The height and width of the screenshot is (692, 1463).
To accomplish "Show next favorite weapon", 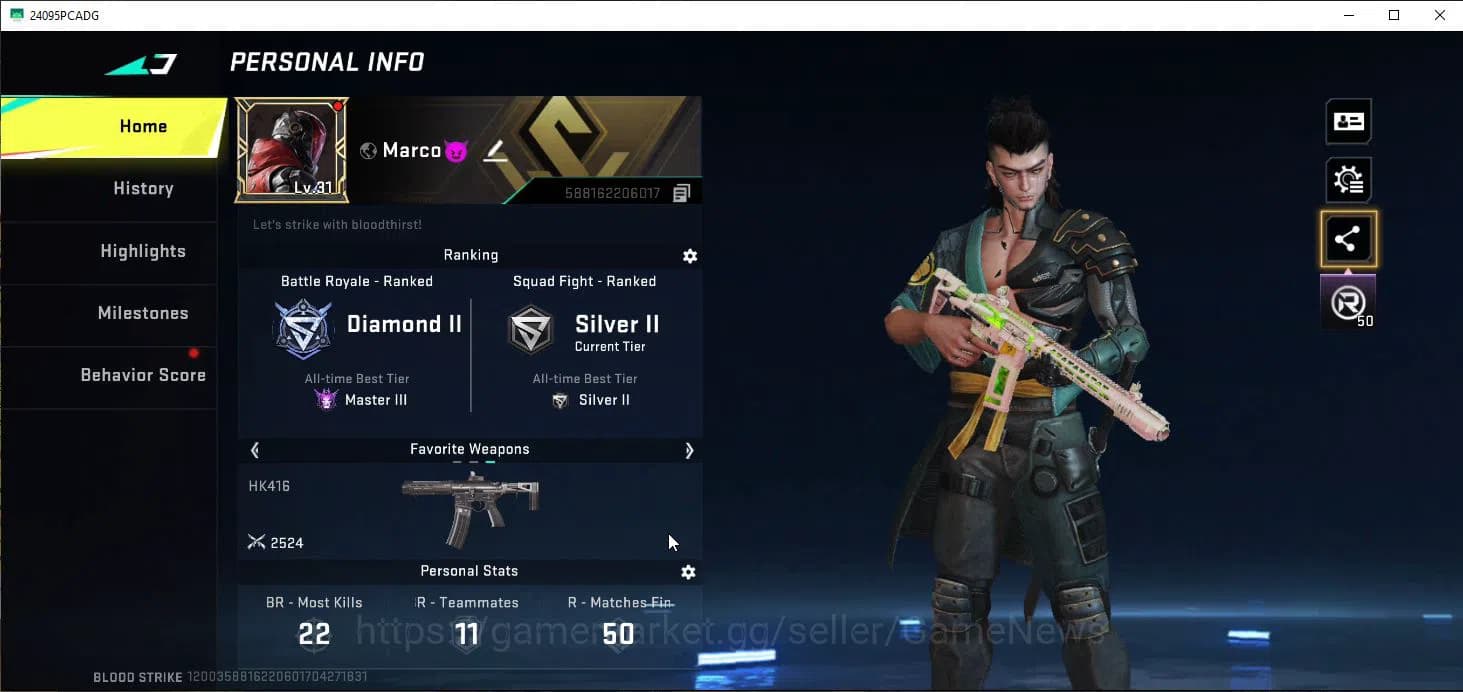I will click(x=688, y=450).
